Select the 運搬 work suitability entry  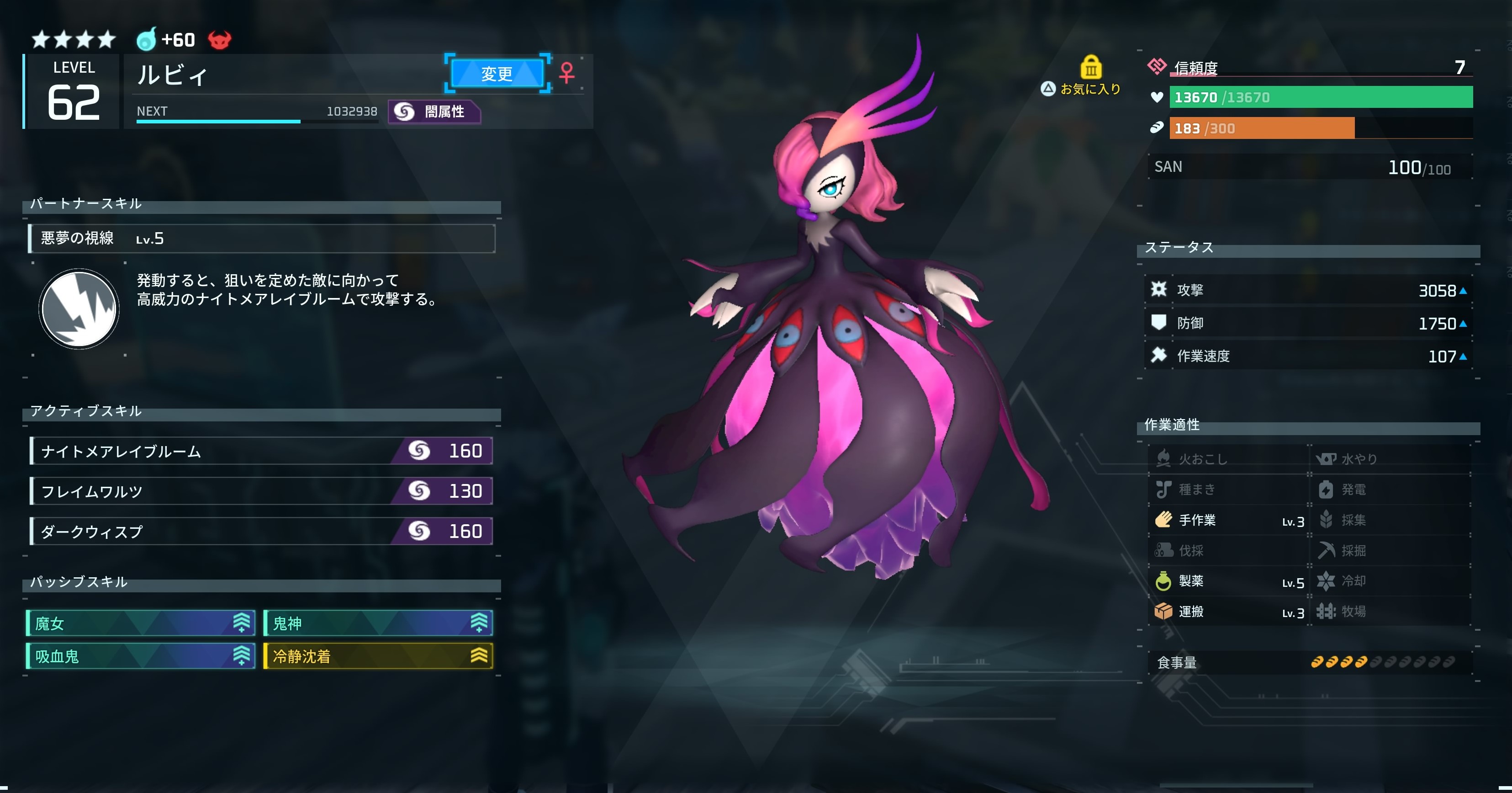[1228, 612]
